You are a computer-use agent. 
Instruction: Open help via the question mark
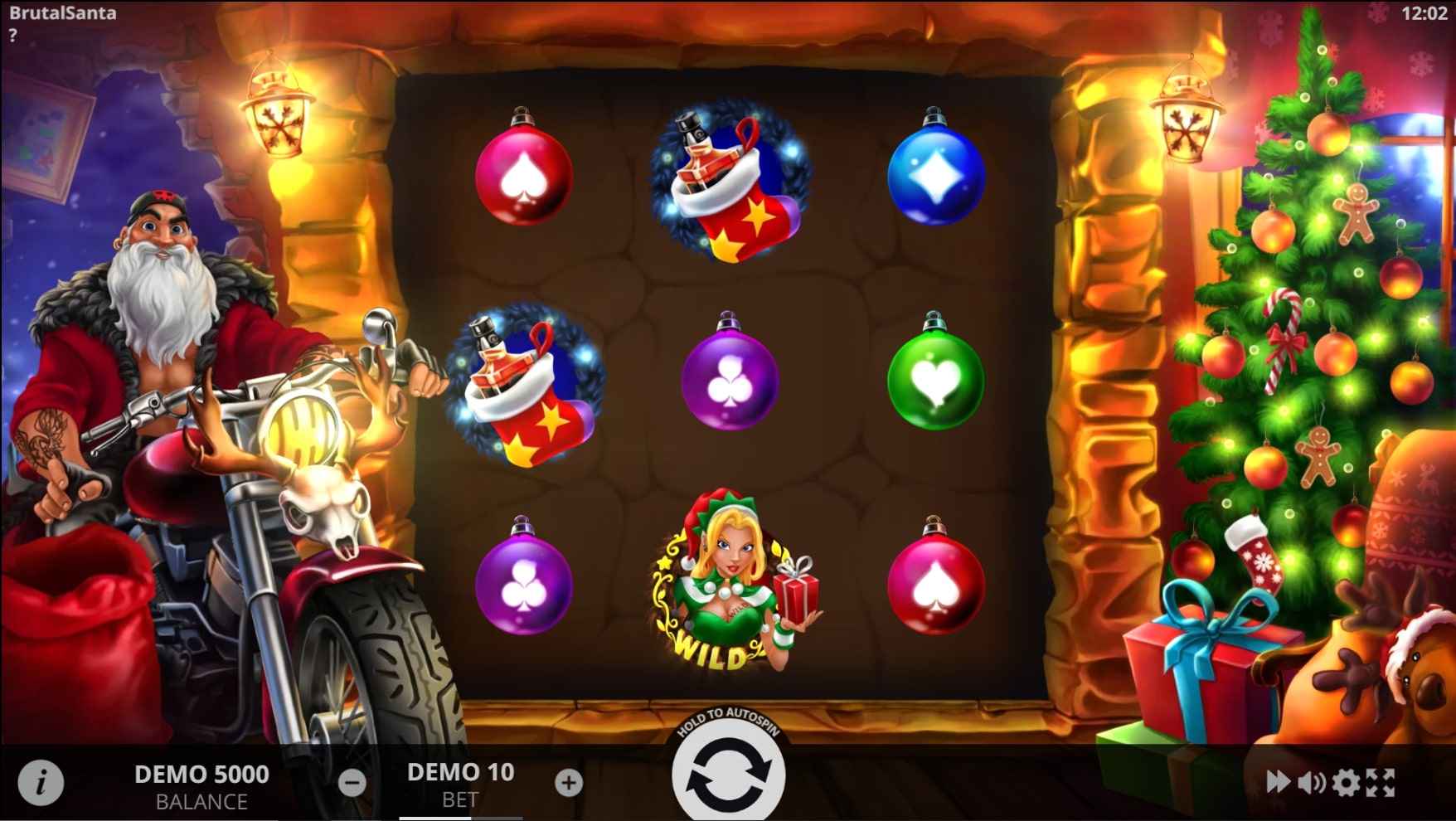click(x=13, y=33)
